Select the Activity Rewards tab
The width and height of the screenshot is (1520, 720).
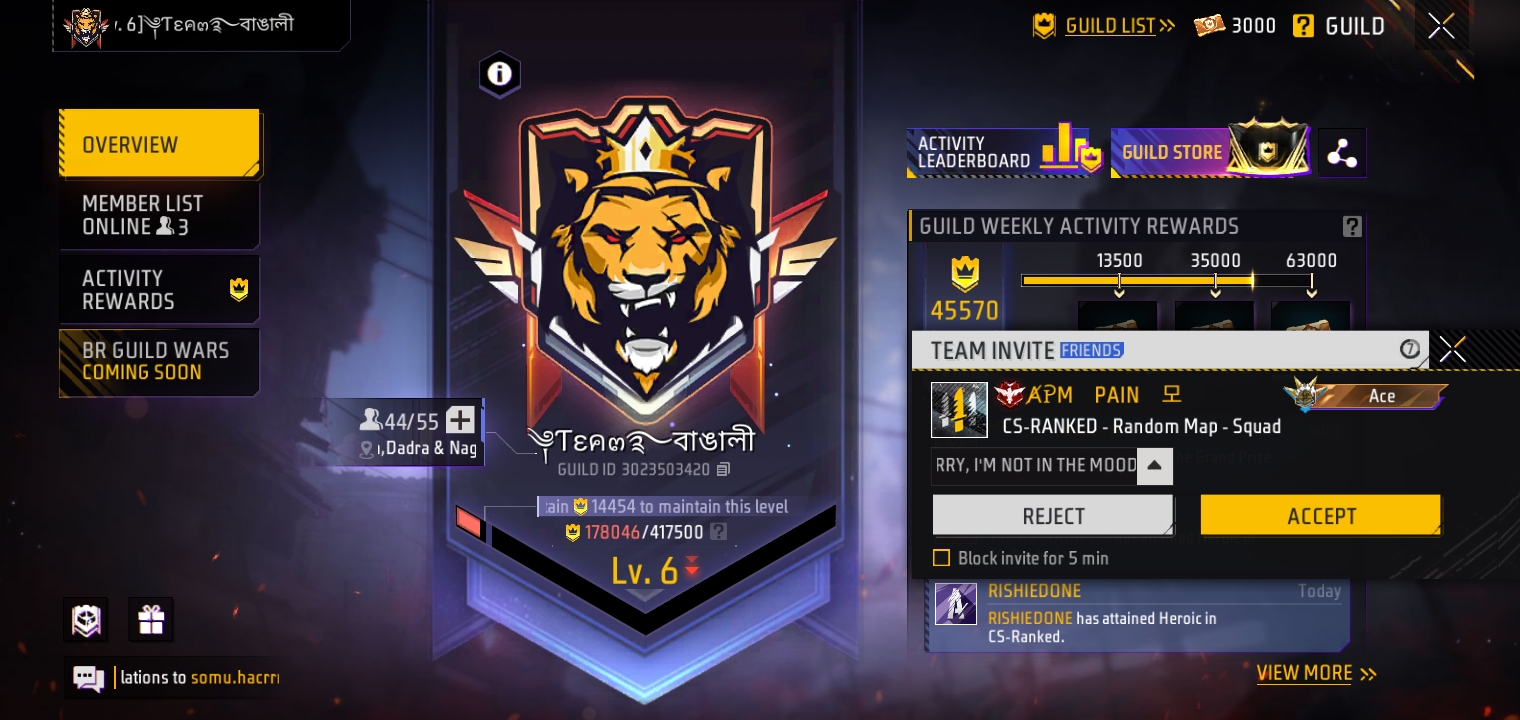pos(159,288)
